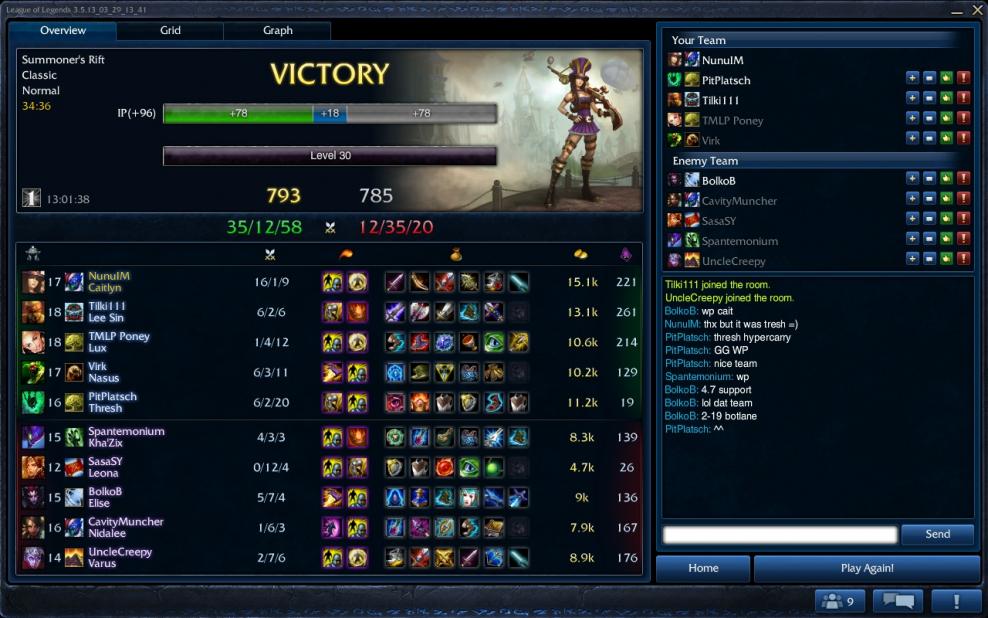
Task: Minimize the League of Legends window
Action: 958,9
